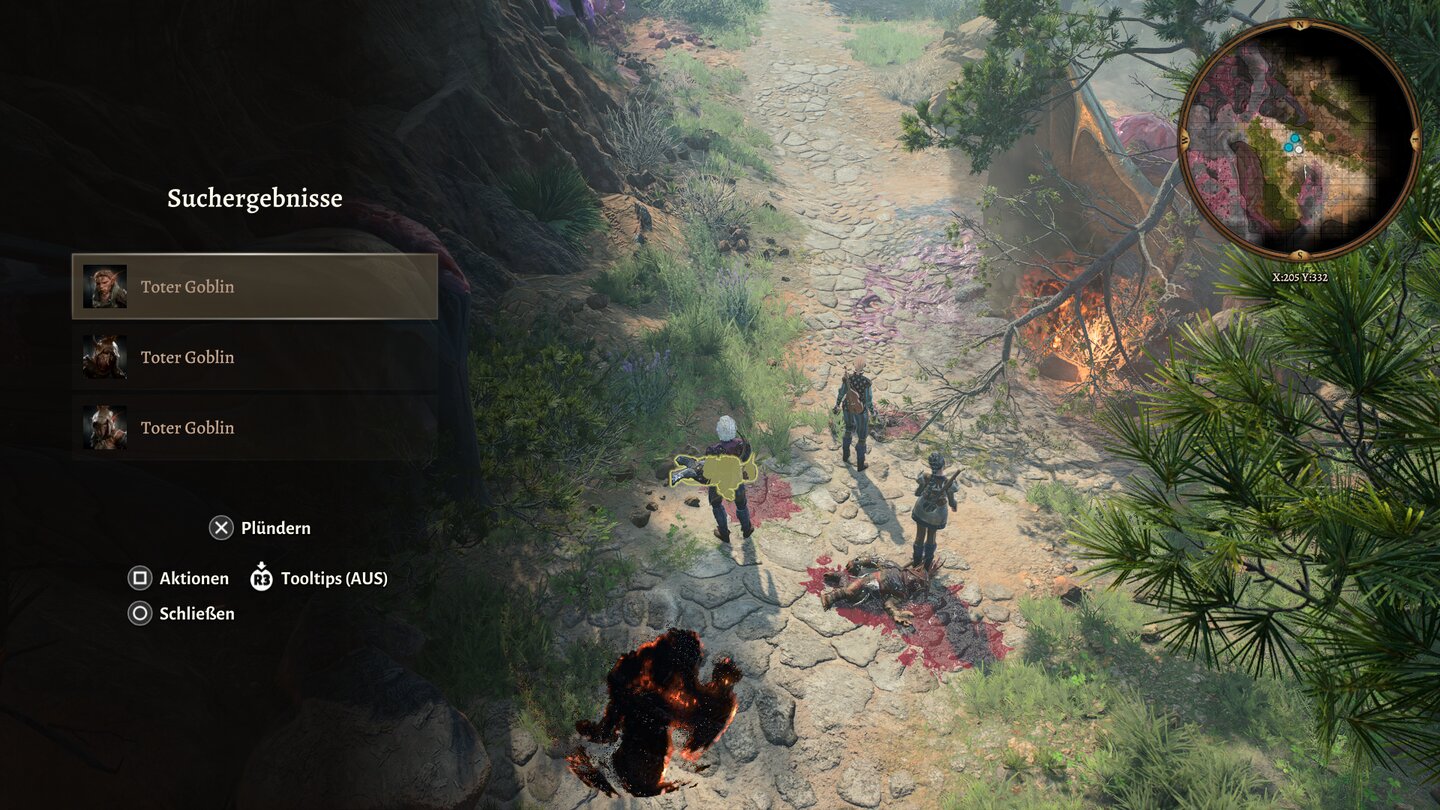Open the circular minimap
The image size is (1440, 810).
point(1299,140)
